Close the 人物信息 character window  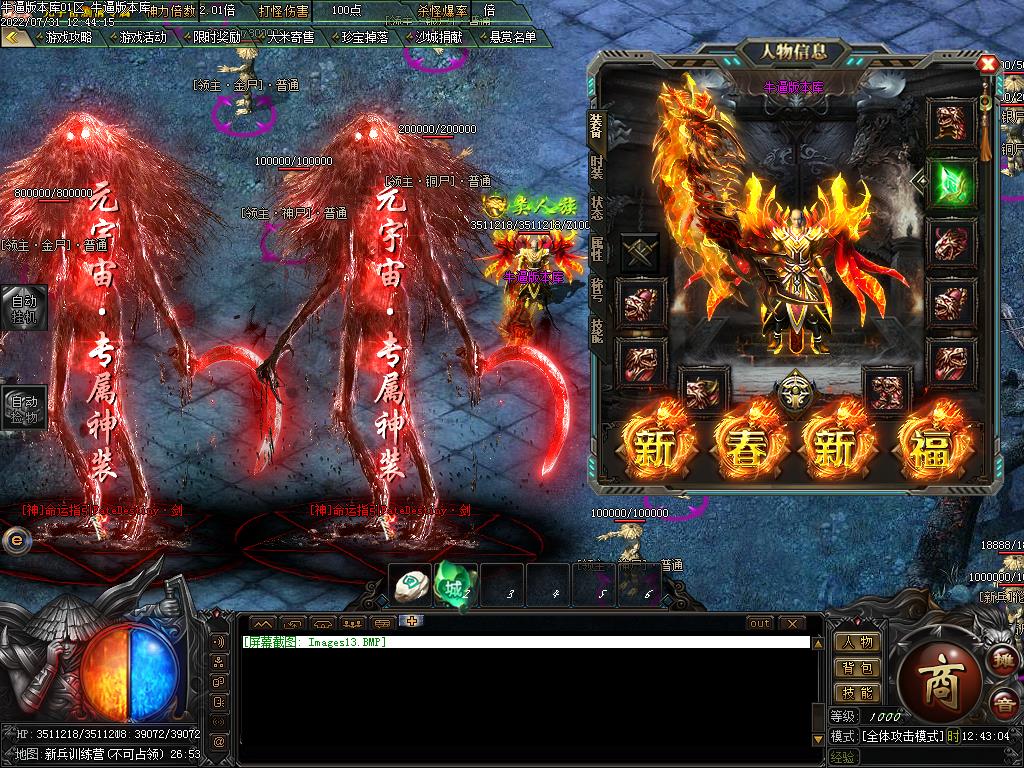(988, 65)
